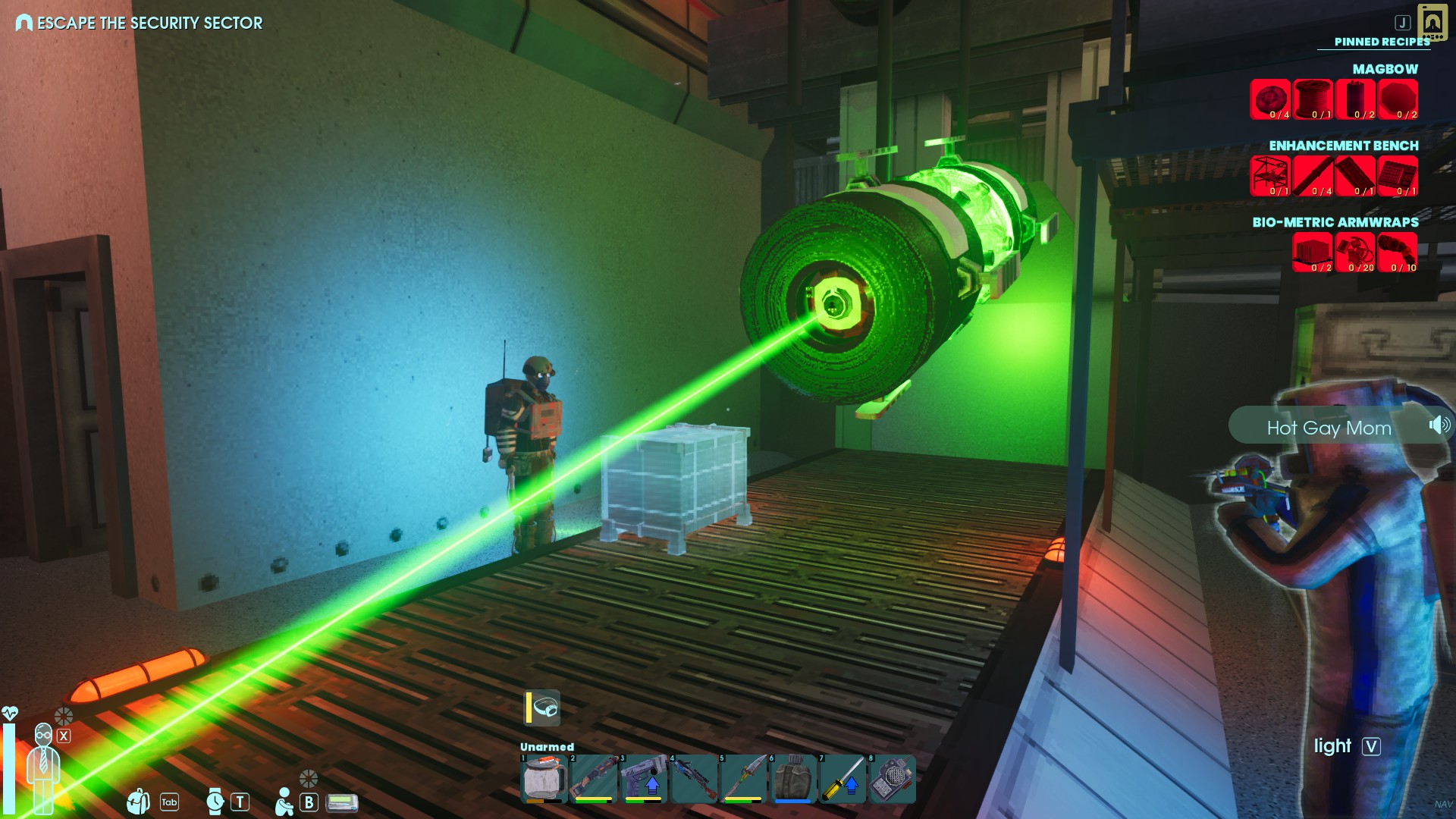Equip the pistol in hotbar slot 3
Screen dimensions: 1456x819
coord(643,779)
